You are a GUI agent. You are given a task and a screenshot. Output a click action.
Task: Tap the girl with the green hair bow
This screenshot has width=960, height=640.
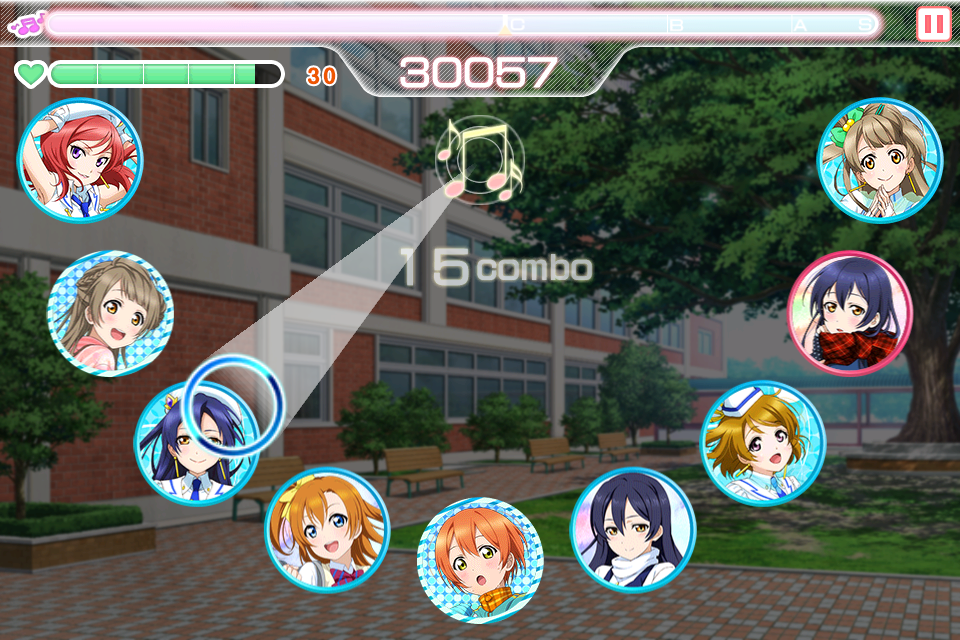click(x=879, y=160)
